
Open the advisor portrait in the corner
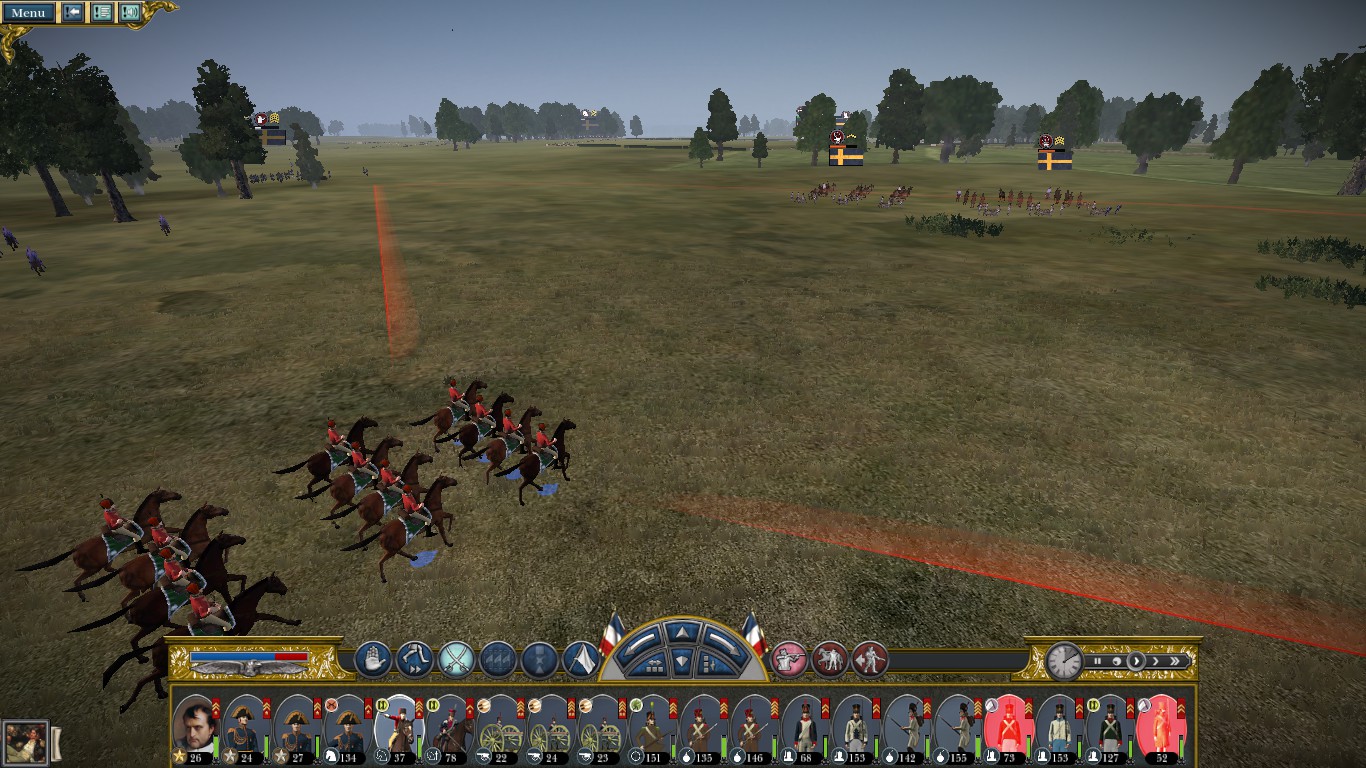tap(25, 742)
